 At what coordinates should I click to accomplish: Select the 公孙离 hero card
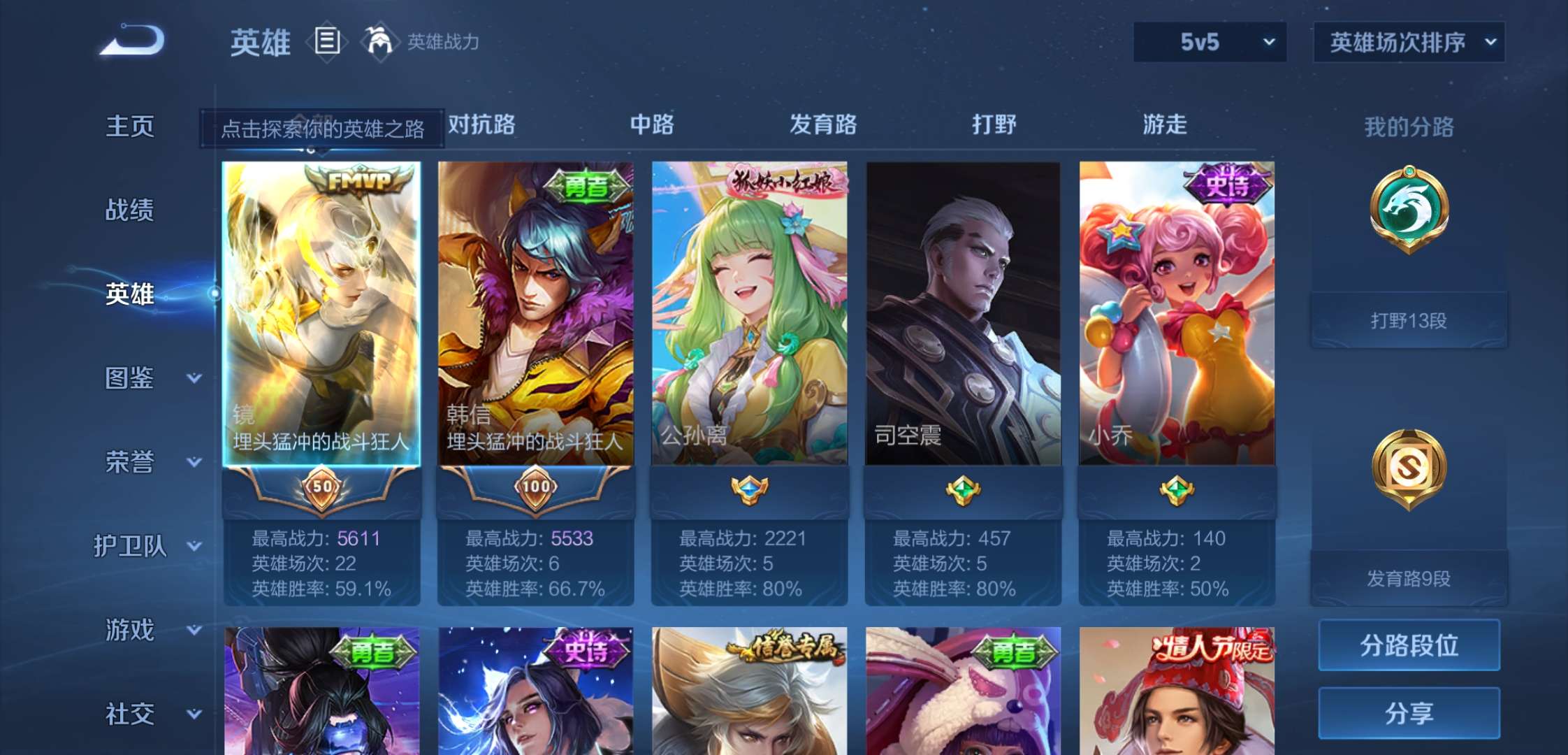750,315
